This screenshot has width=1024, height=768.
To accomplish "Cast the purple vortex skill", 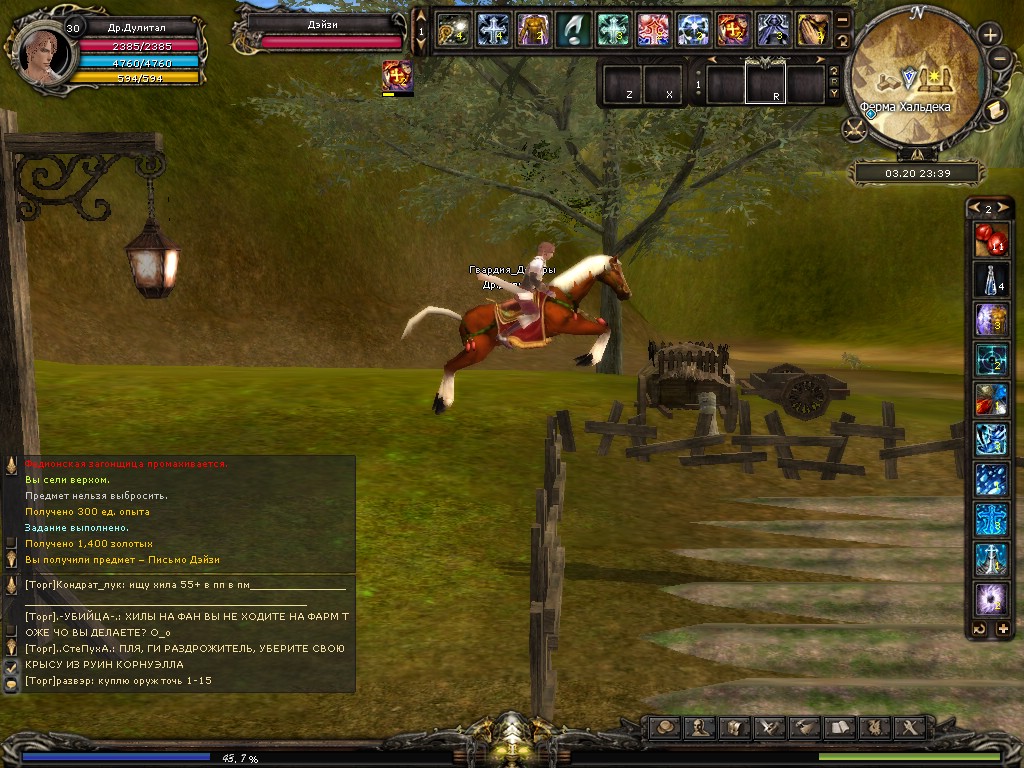I will click(x=990, y=600).
